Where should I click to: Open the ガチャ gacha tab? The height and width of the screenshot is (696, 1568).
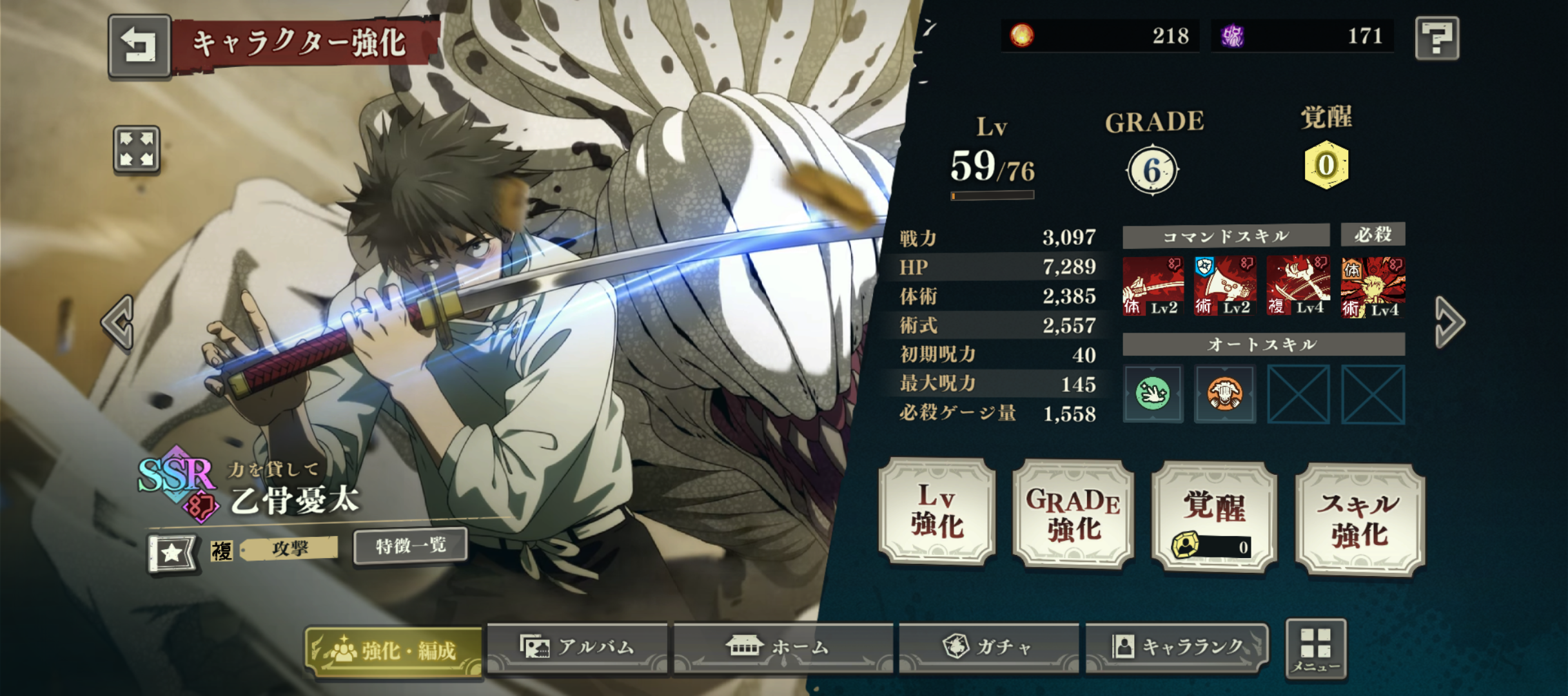(x=988, y=647)
